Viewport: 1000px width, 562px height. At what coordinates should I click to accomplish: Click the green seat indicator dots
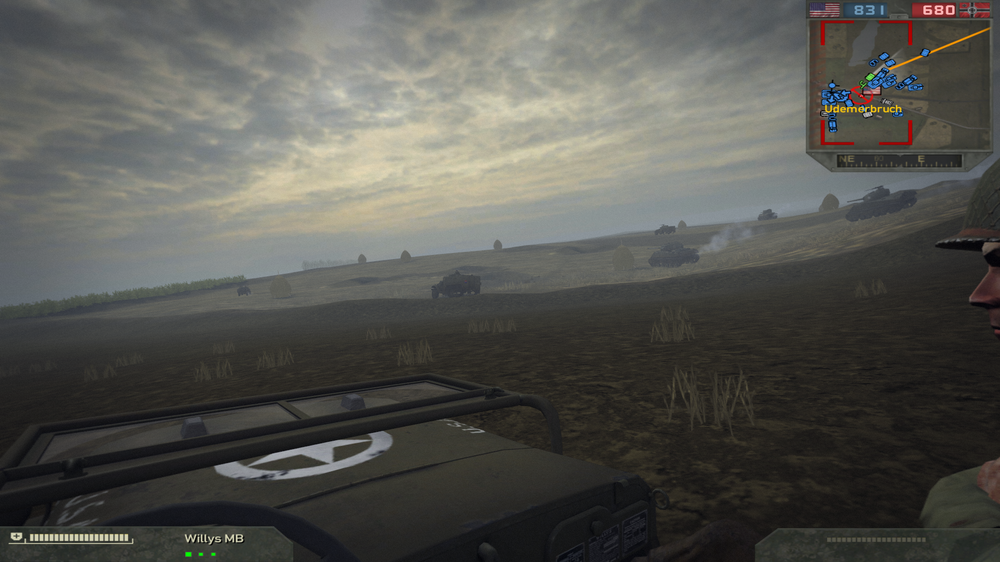(x=201, y=553)
